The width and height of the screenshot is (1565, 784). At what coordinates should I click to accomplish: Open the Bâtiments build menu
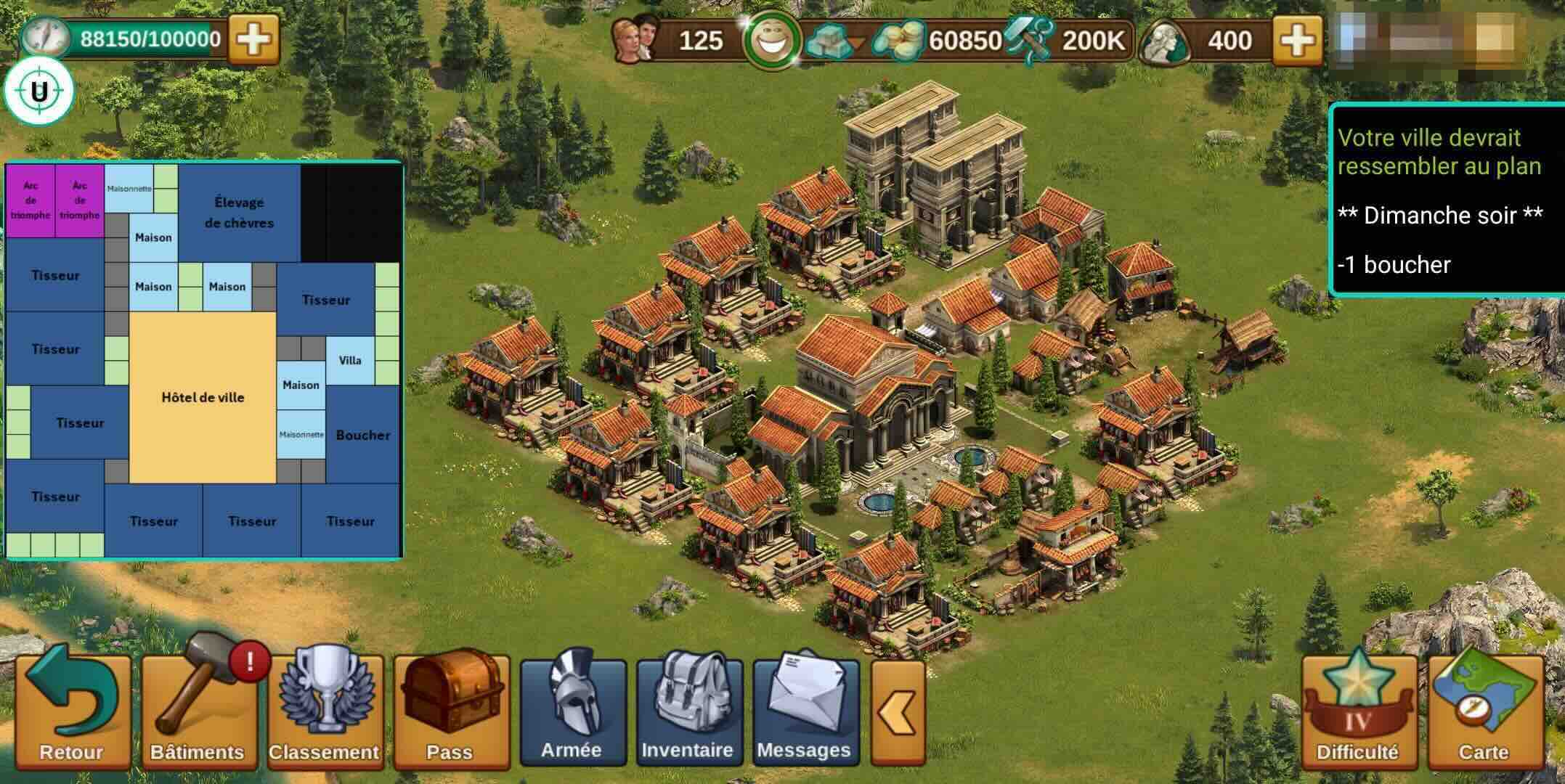click(198, 711)
